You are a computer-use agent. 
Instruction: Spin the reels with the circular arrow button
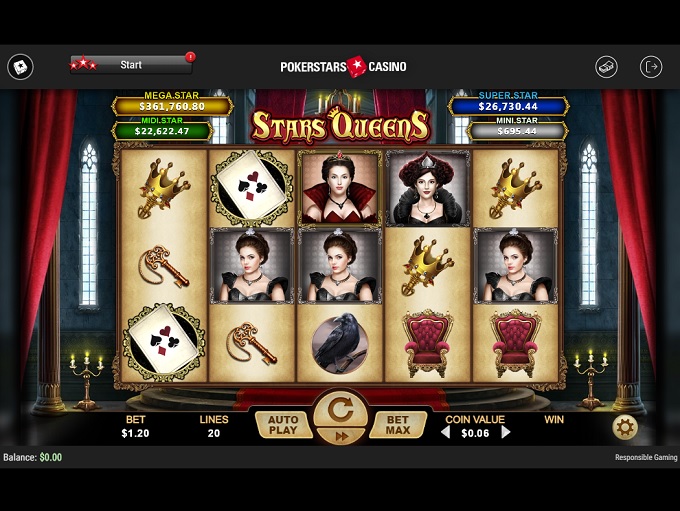click(x=340, y=411)
